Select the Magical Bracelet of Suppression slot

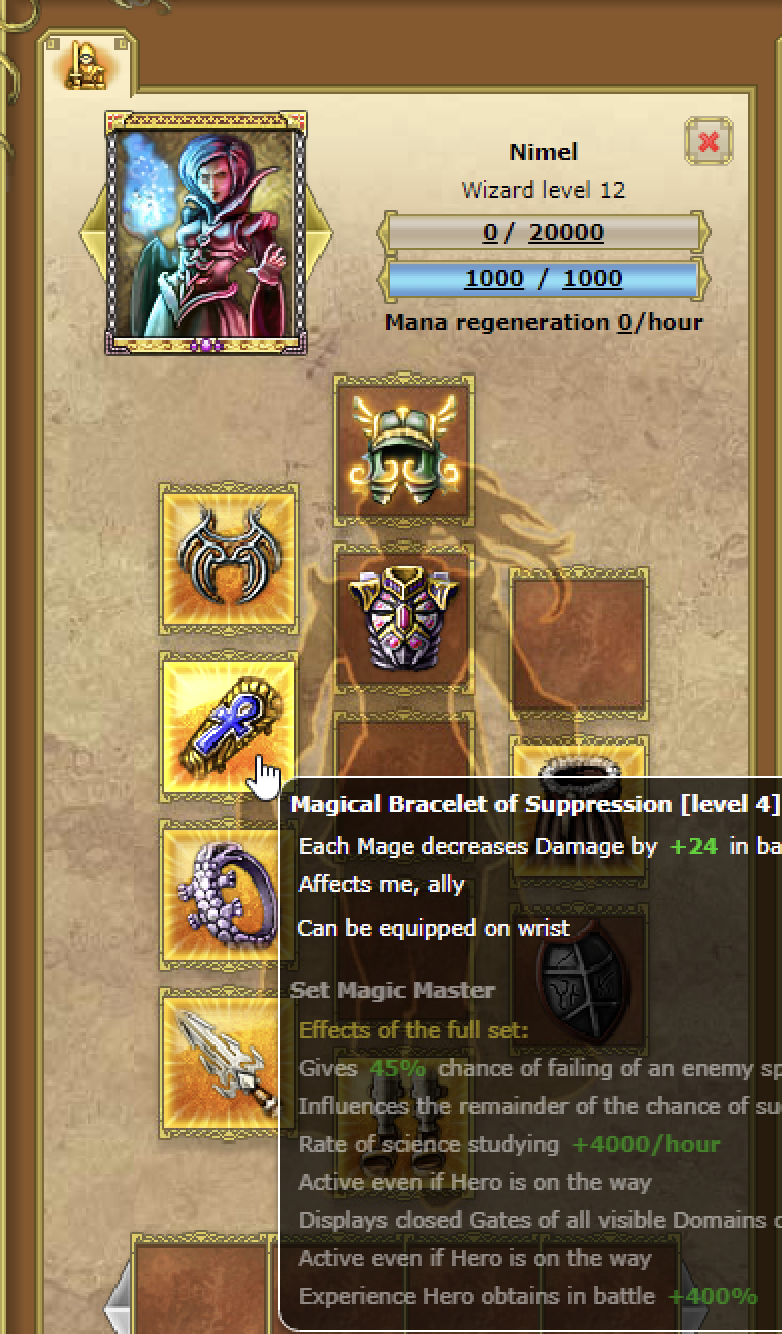coord(228,726)
